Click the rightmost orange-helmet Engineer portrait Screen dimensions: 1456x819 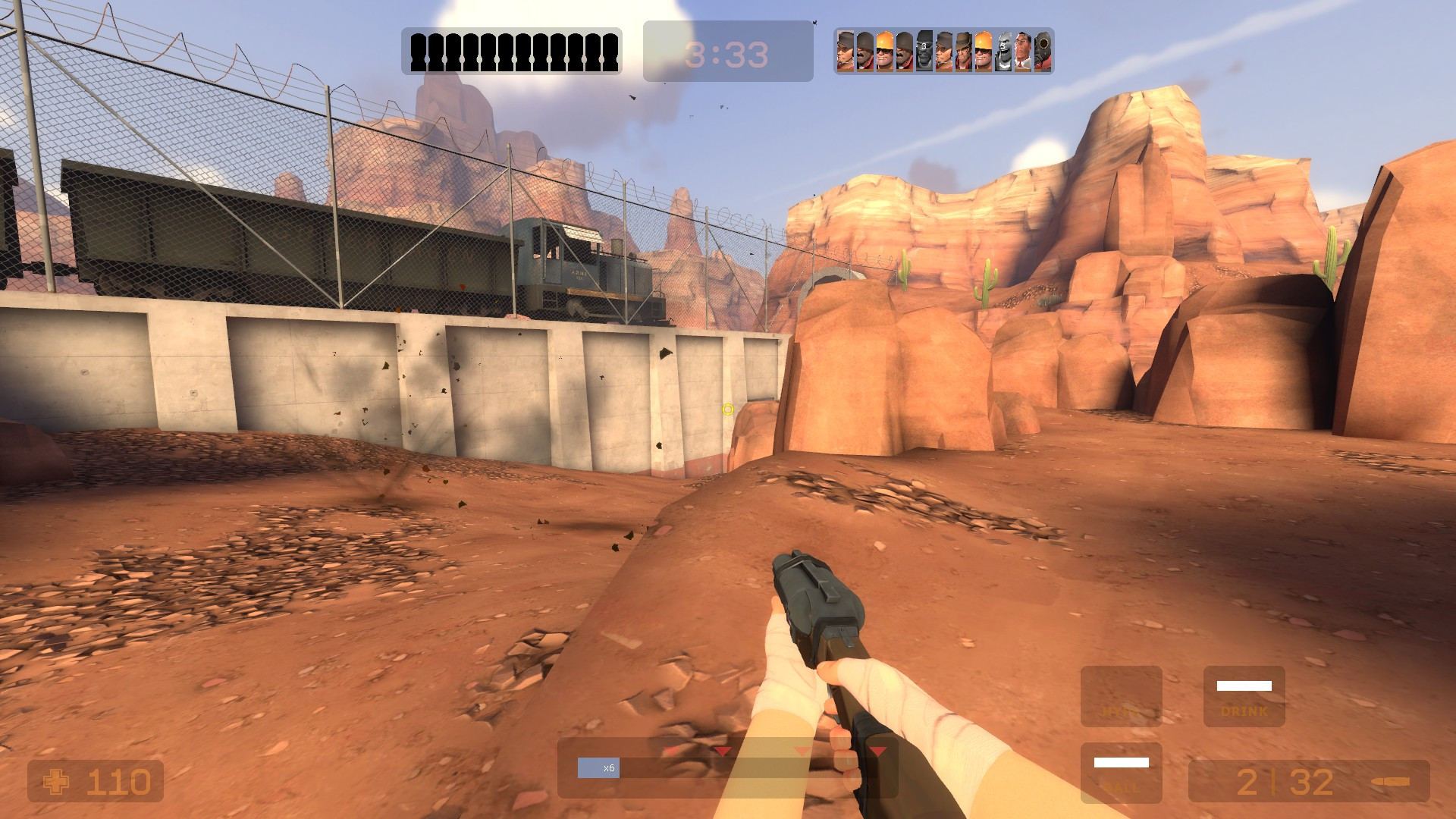click(x=982, y=51)
